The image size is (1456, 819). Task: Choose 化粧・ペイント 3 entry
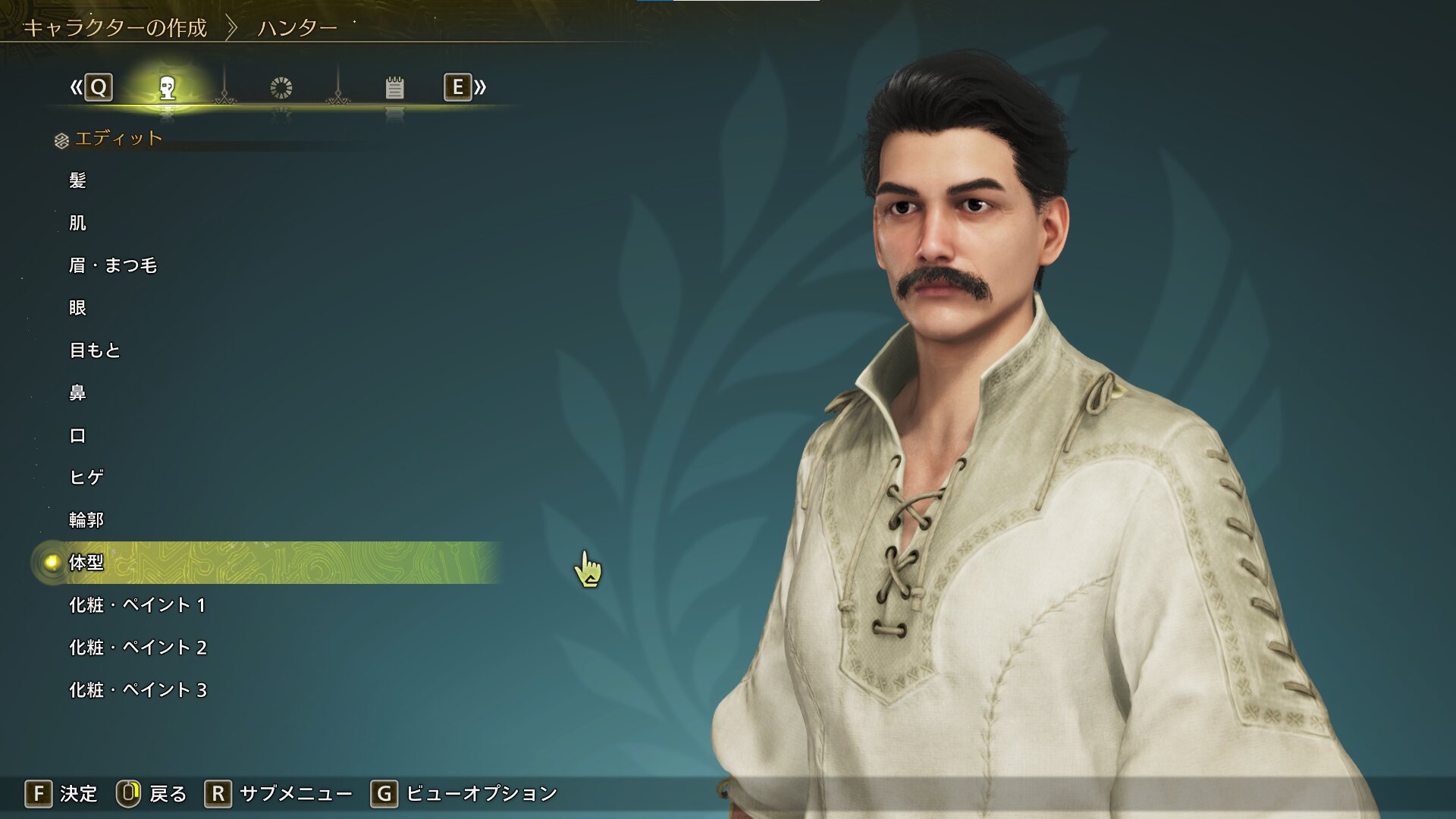click(137, 690)
